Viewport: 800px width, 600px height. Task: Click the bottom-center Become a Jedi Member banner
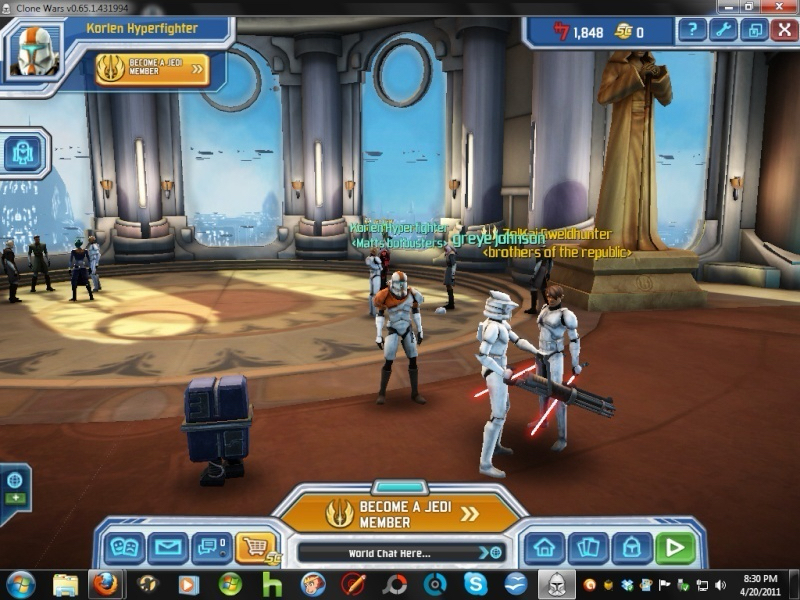pyautogui.click(x=401, y=514)
